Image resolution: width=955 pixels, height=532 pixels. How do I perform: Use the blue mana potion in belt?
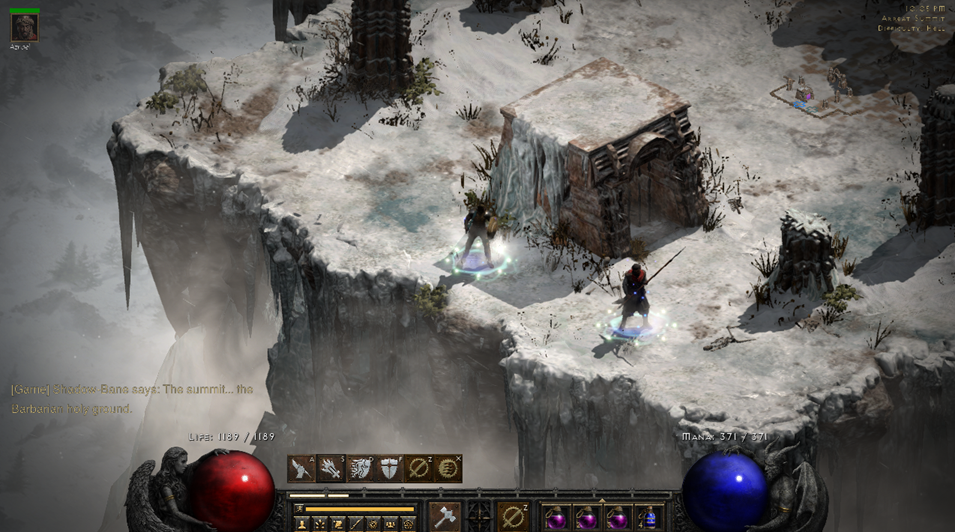coord(648,518)
